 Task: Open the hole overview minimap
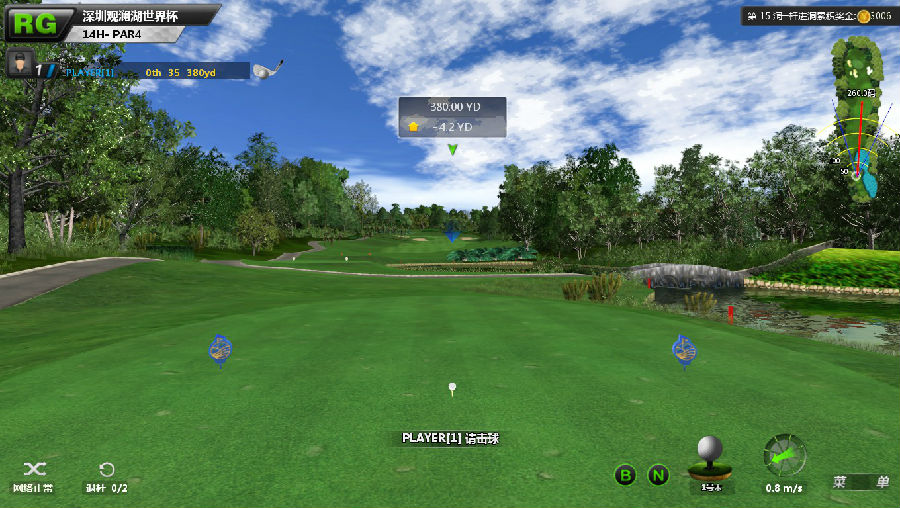855,120
